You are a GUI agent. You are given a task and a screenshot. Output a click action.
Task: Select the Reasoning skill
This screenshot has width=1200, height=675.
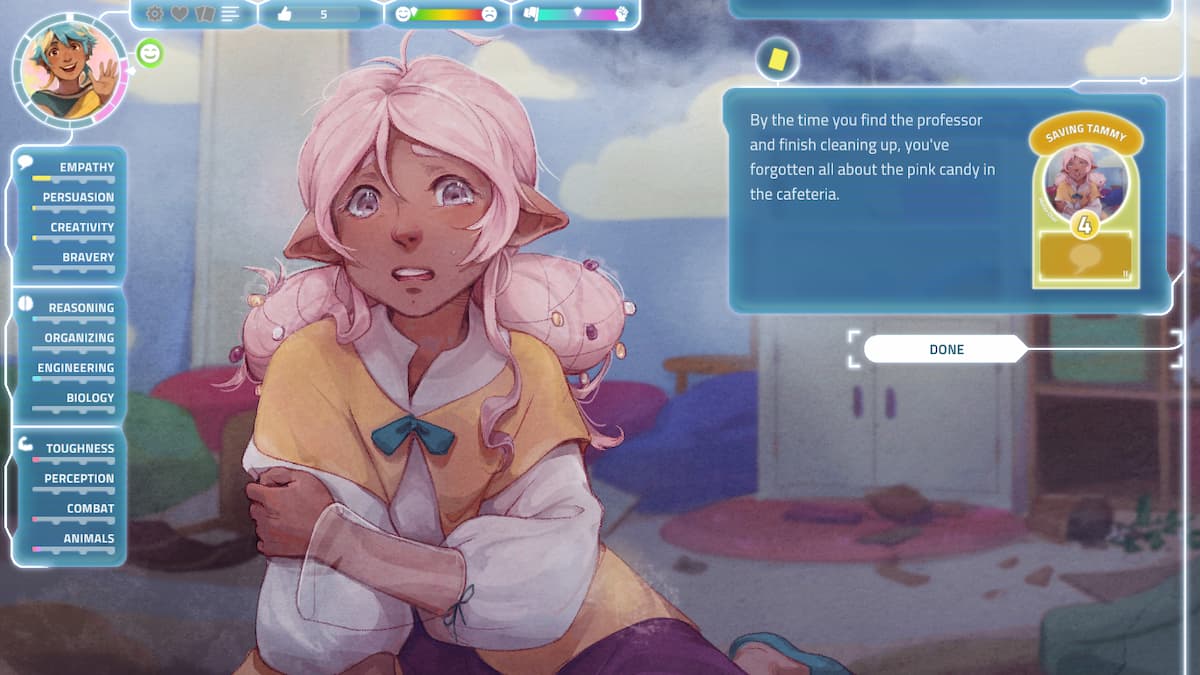tap(81, 308)
